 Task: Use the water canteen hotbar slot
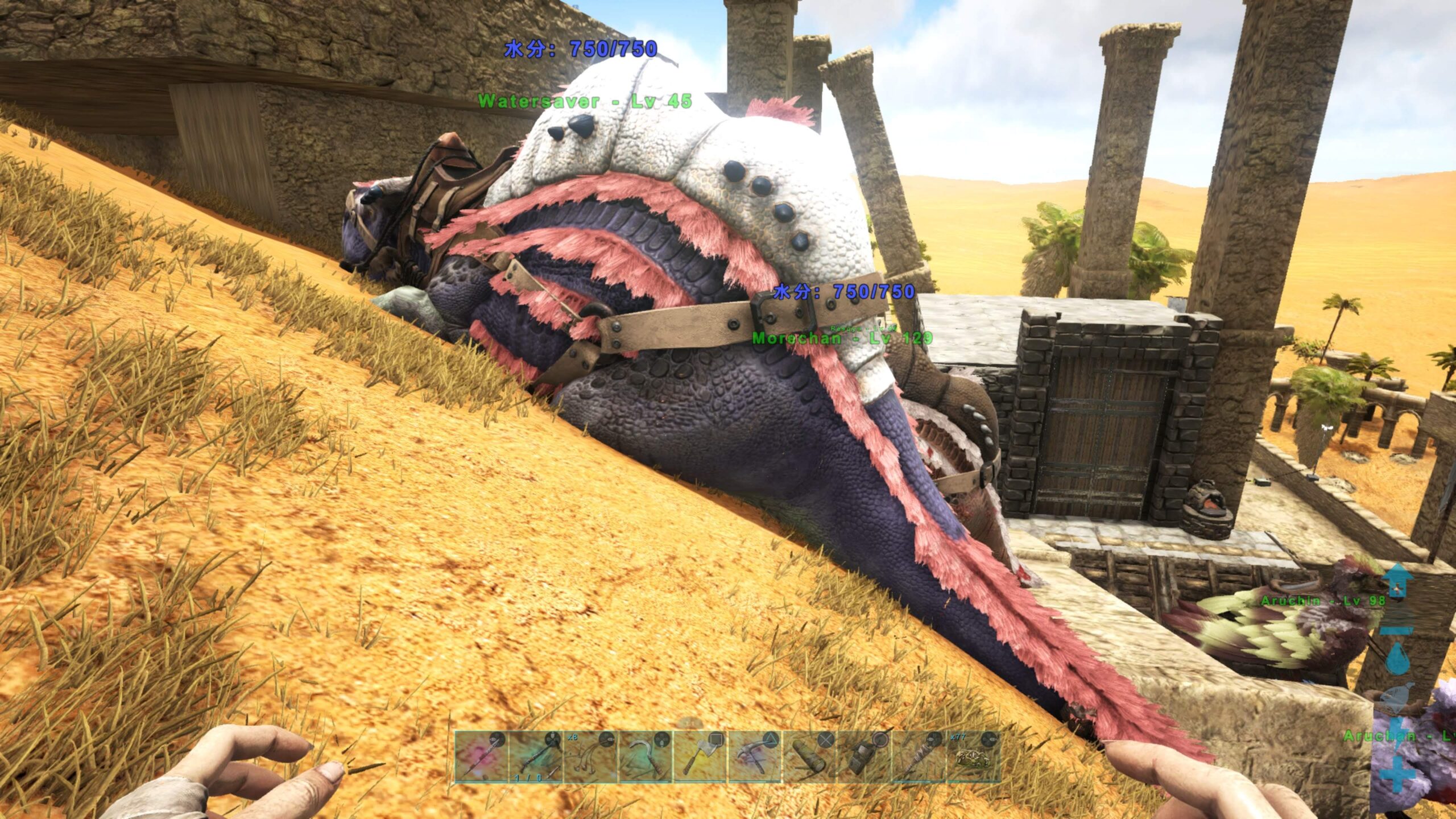tap(863, 758)
